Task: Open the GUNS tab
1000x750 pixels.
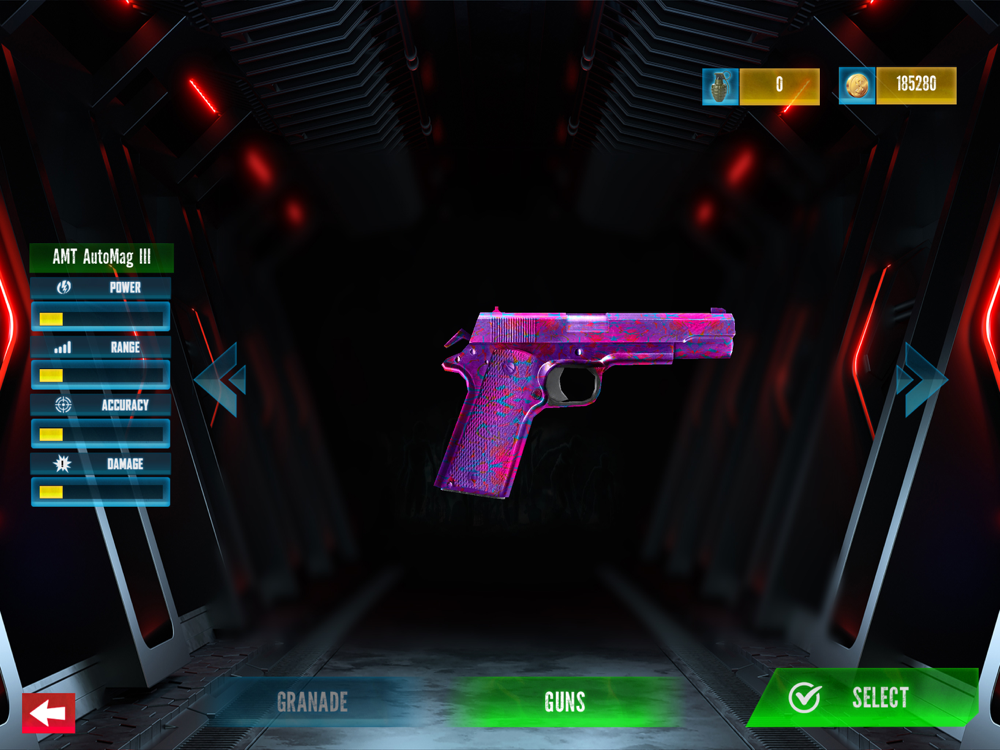Action: (565, 702)
